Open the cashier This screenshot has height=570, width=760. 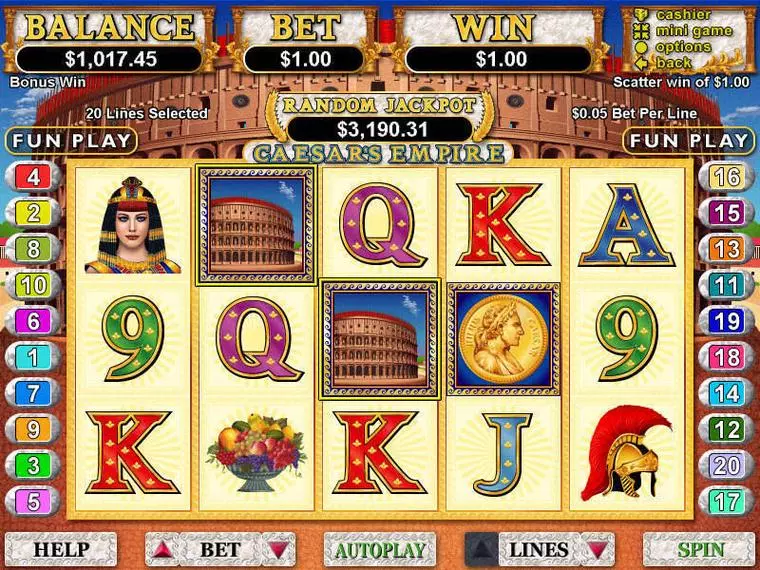[x=683, y=15]
